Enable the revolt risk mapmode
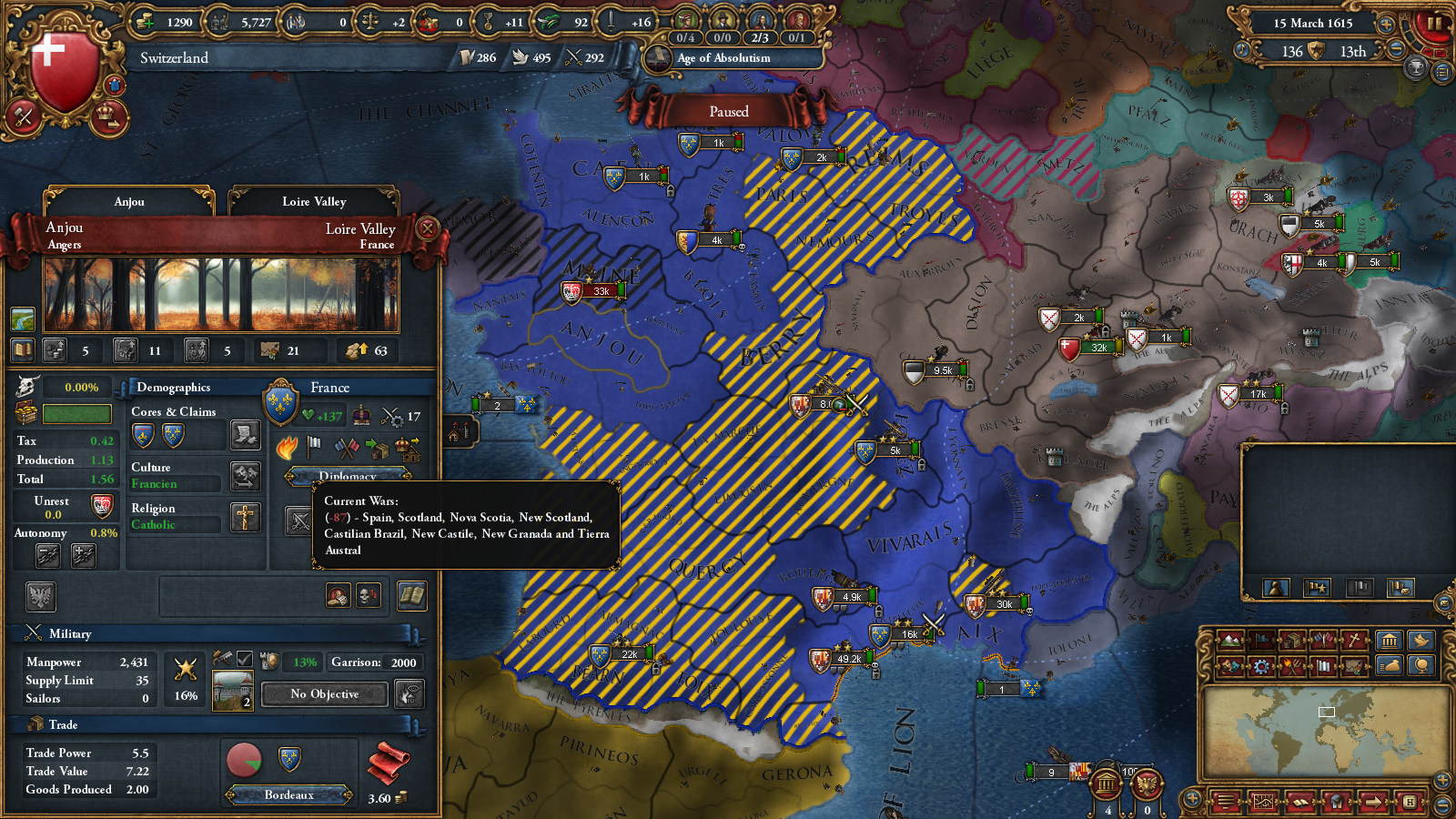 (1292, 667)
